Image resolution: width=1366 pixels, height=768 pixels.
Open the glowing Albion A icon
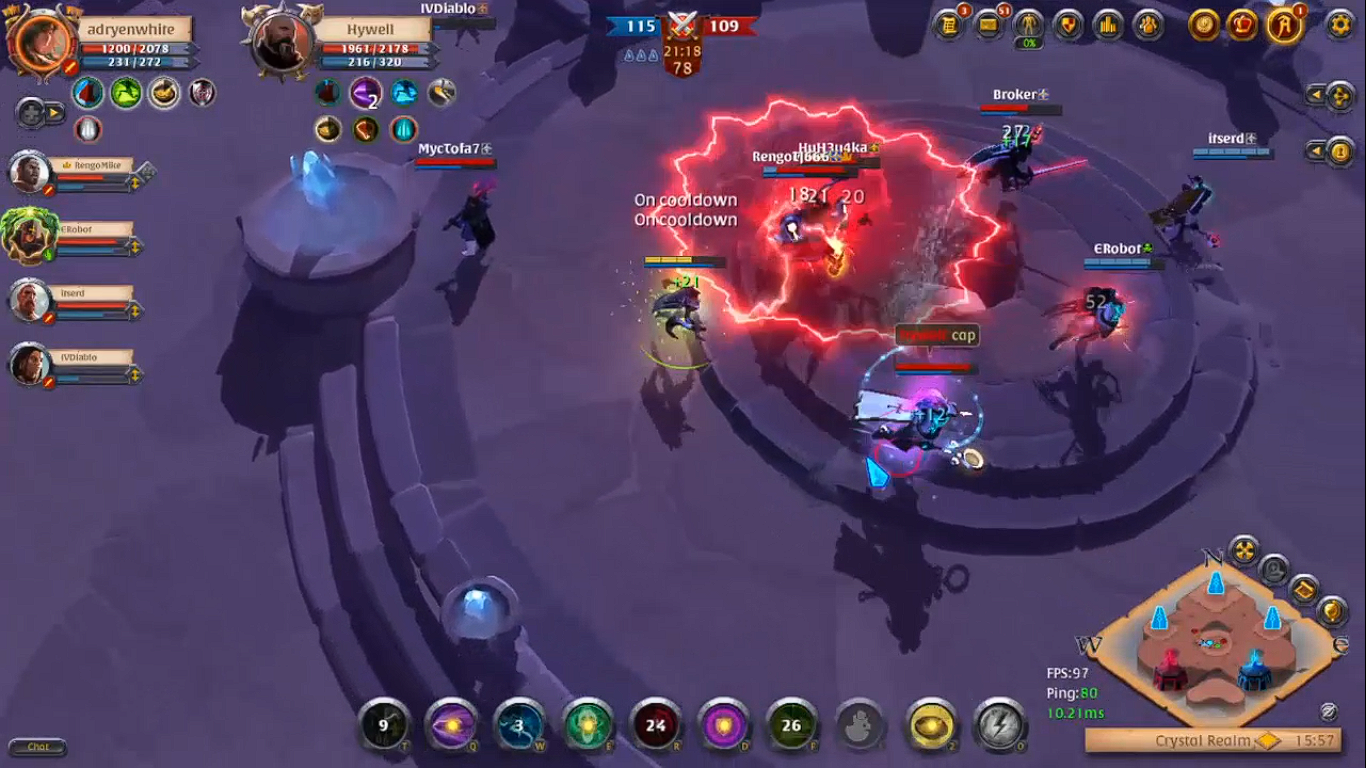point(1284,25)
